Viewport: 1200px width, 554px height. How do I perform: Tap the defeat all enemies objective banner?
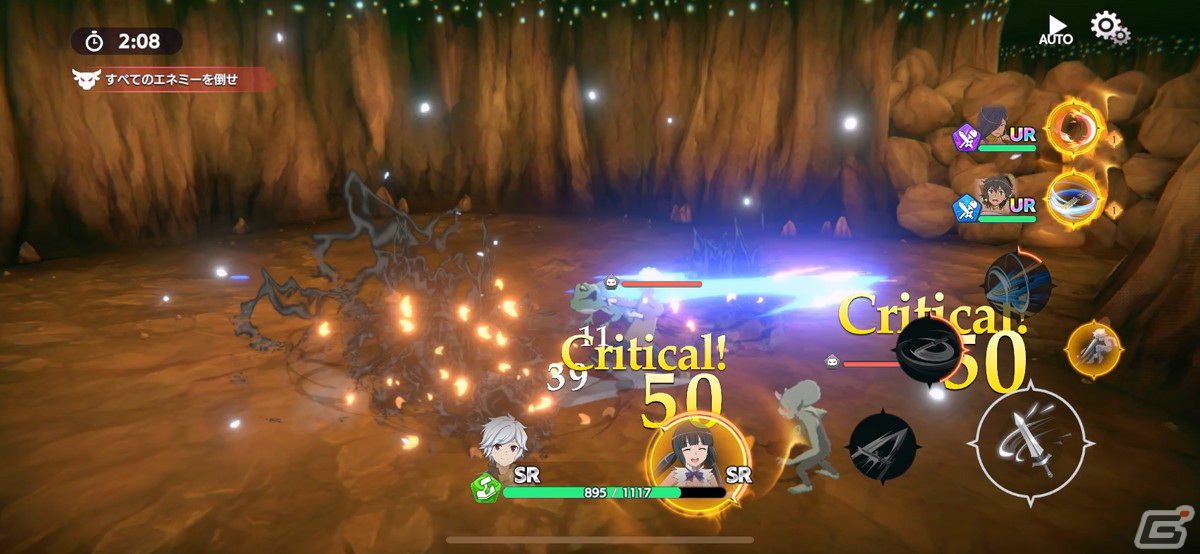[x=170, y=79]
